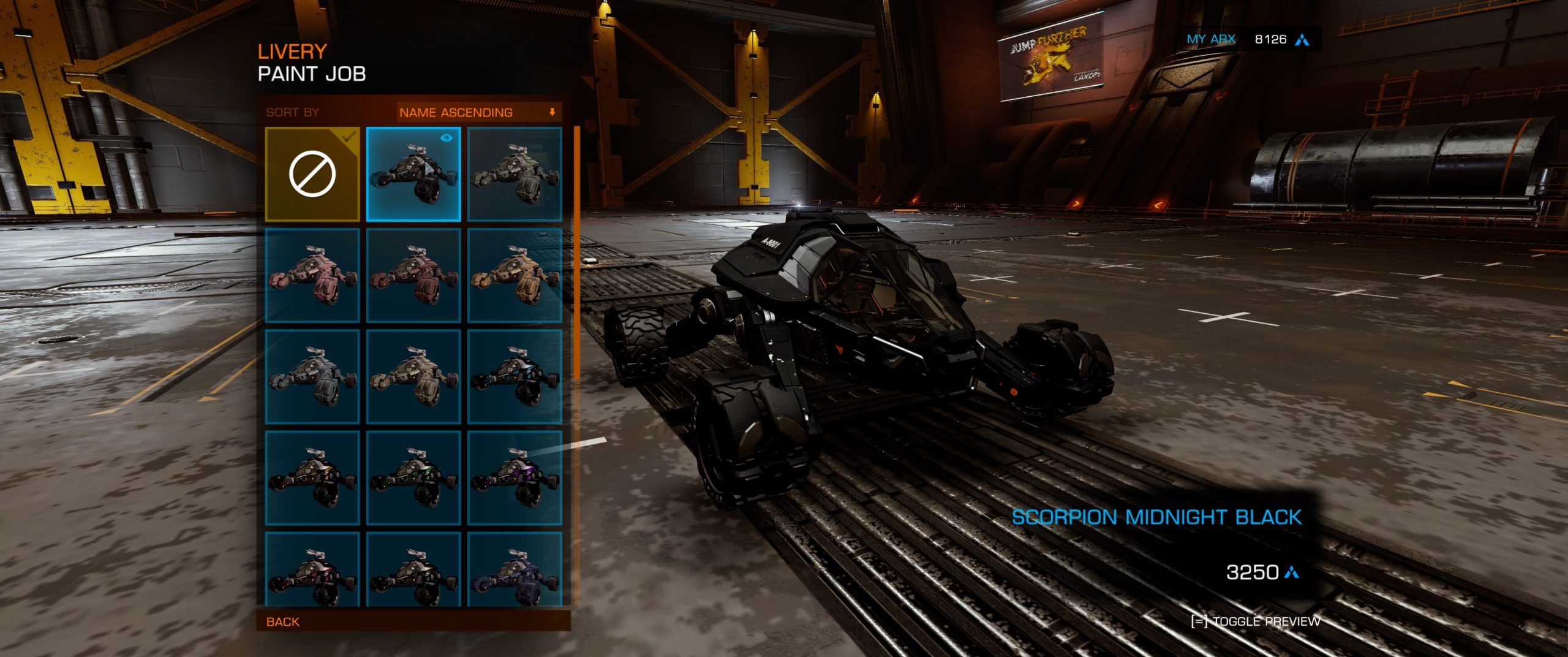Select the PAINT JOB section heading

311,74
